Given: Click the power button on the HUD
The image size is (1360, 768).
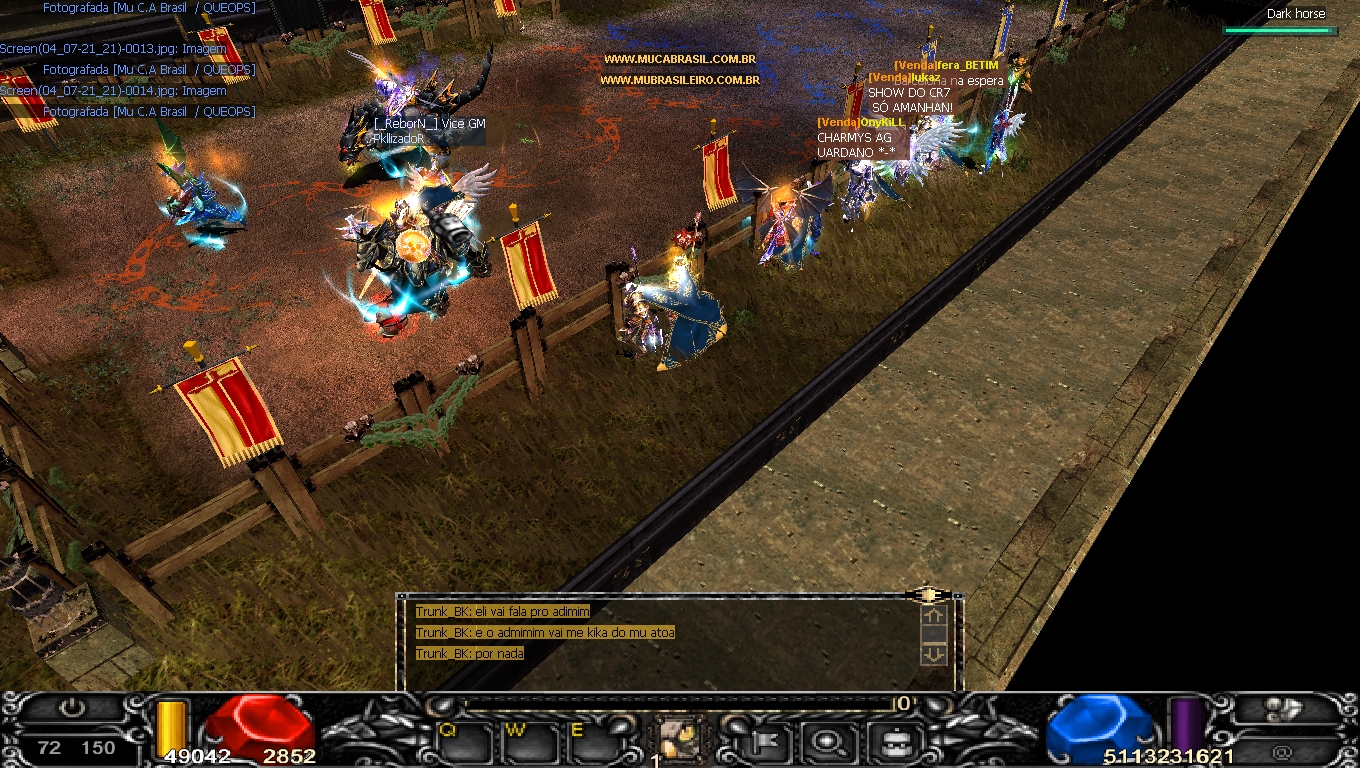Looking at the screenshot, I should tap(72, 709).
